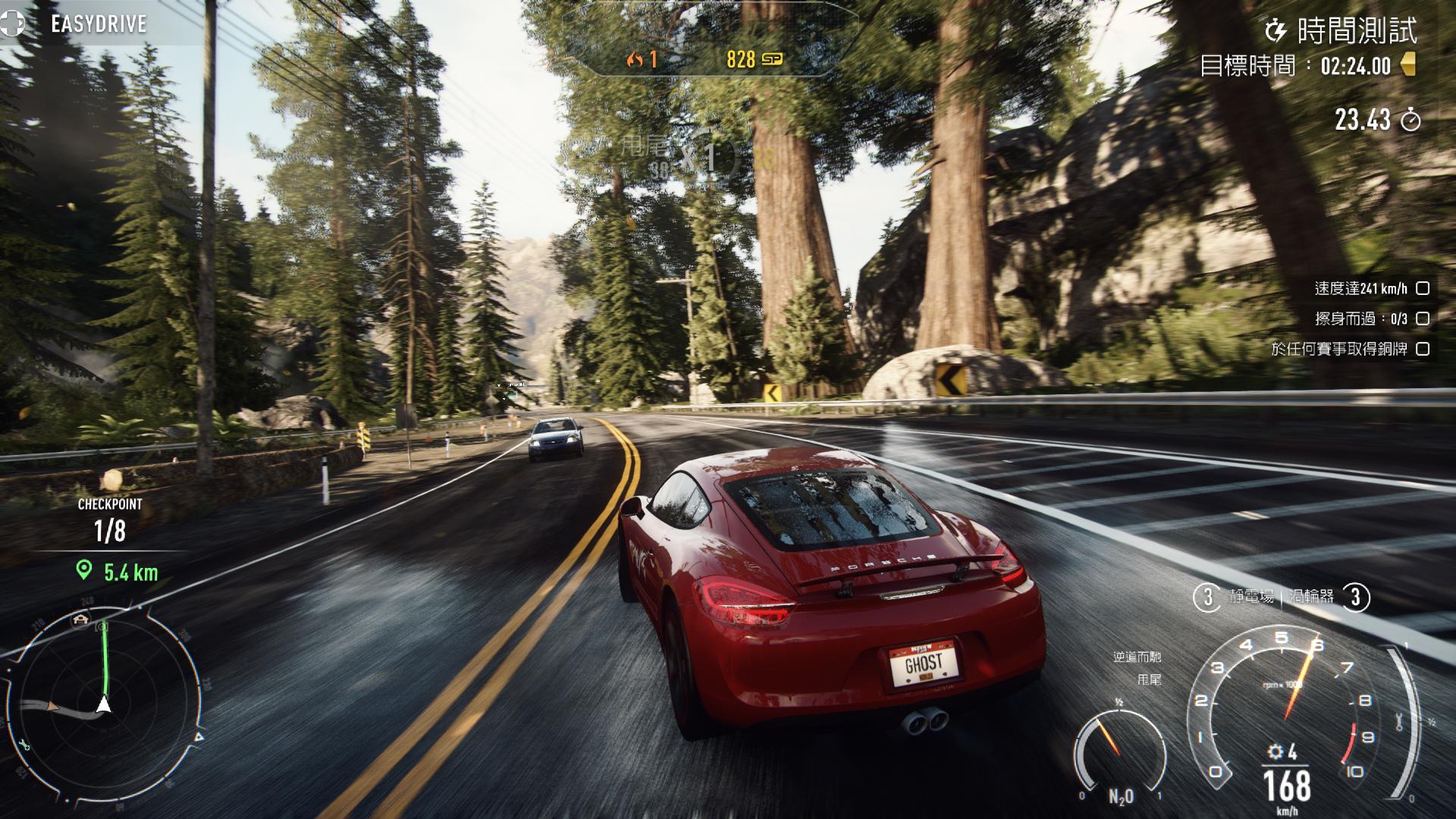Click the home garage marker on minimap
Screen dimensions: 1456x819
click(x=80, y=620)
